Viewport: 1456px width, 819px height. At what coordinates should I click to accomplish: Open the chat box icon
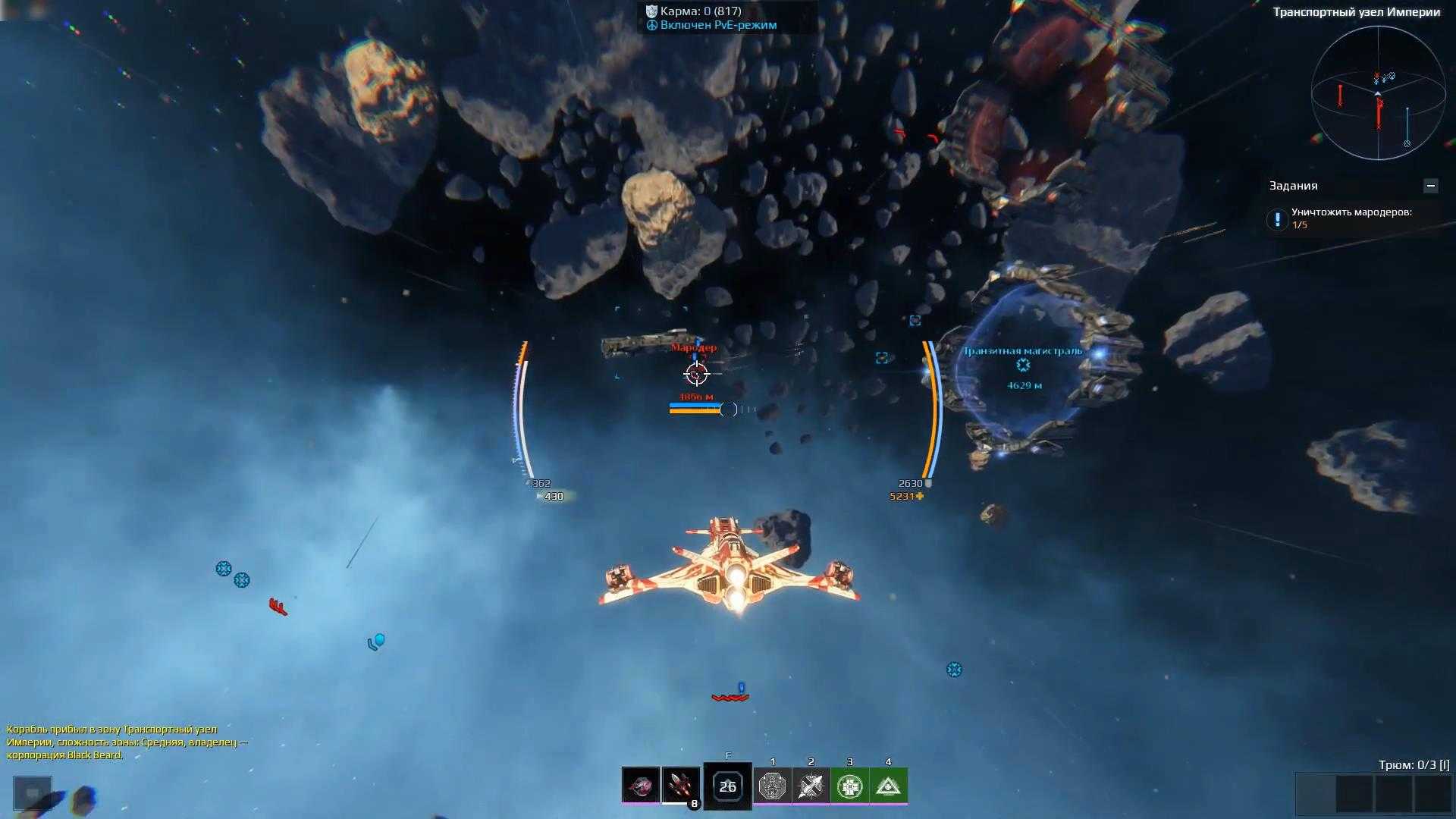pos(33,793)
